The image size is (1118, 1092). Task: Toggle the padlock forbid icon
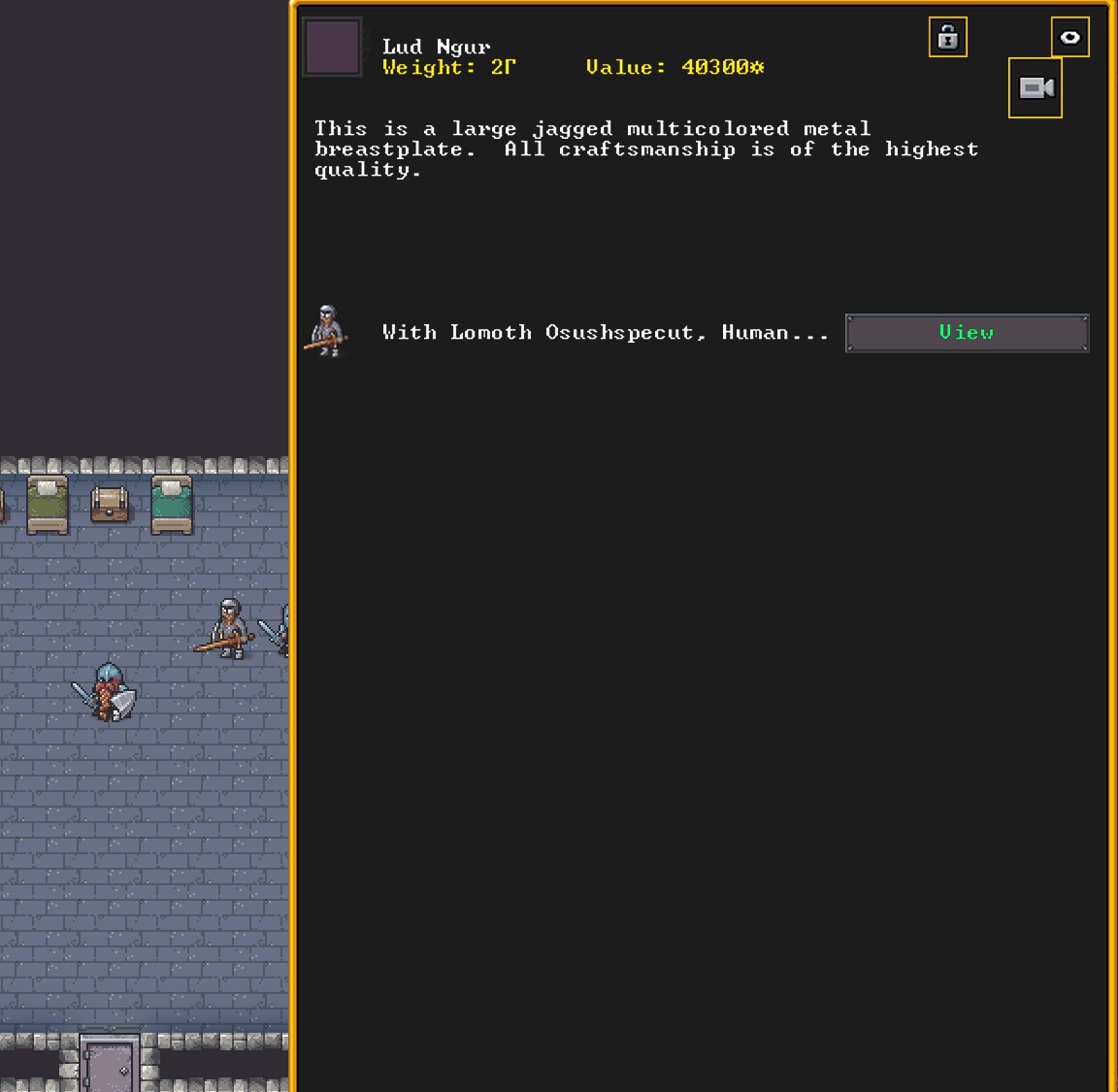point(947,38)
